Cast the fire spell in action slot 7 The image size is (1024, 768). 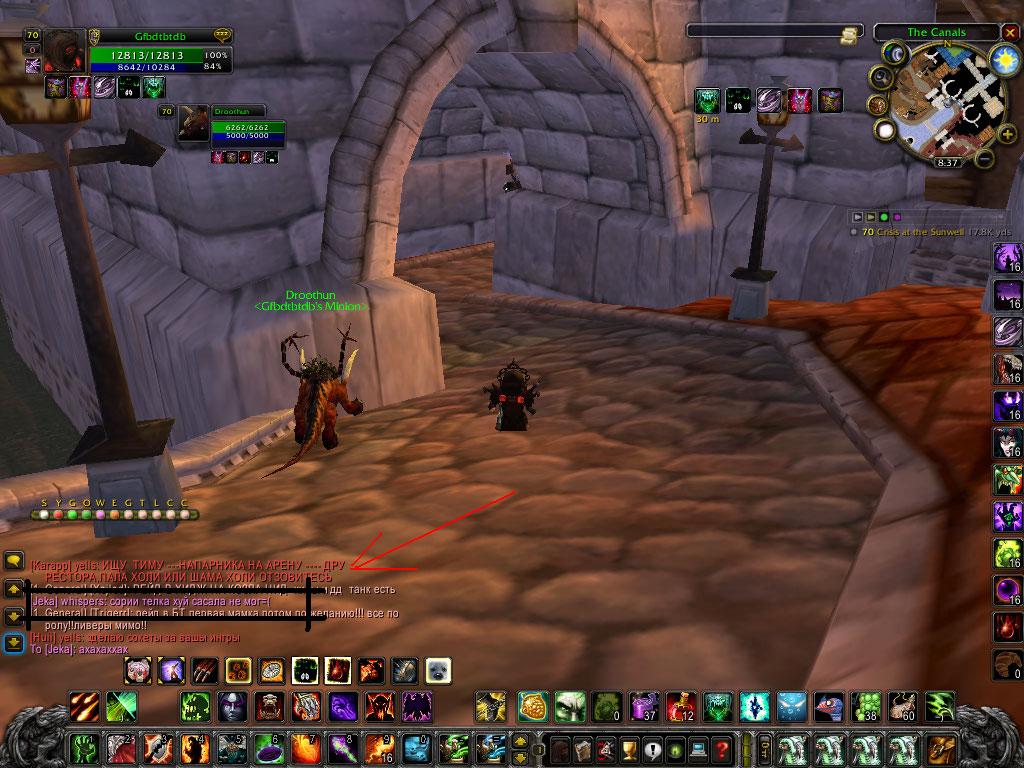click(x=305, y=747)
